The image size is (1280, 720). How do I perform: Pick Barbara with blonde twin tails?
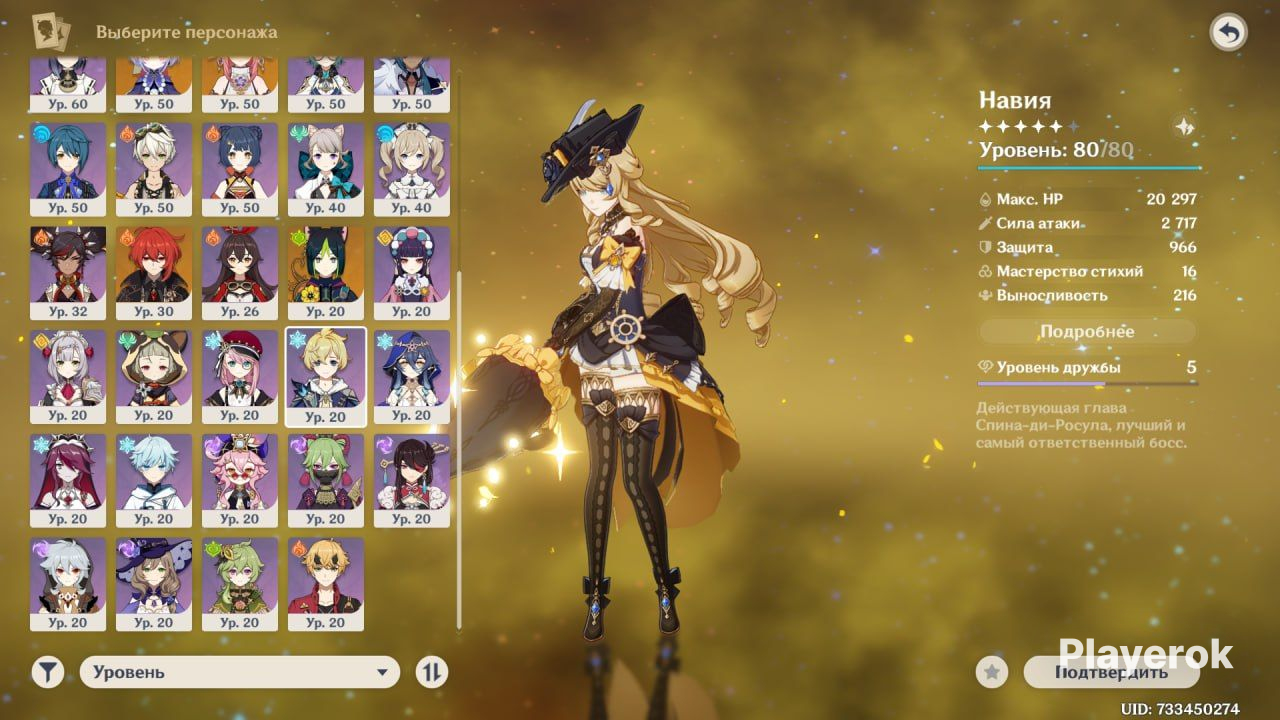(x=411, y=160)
